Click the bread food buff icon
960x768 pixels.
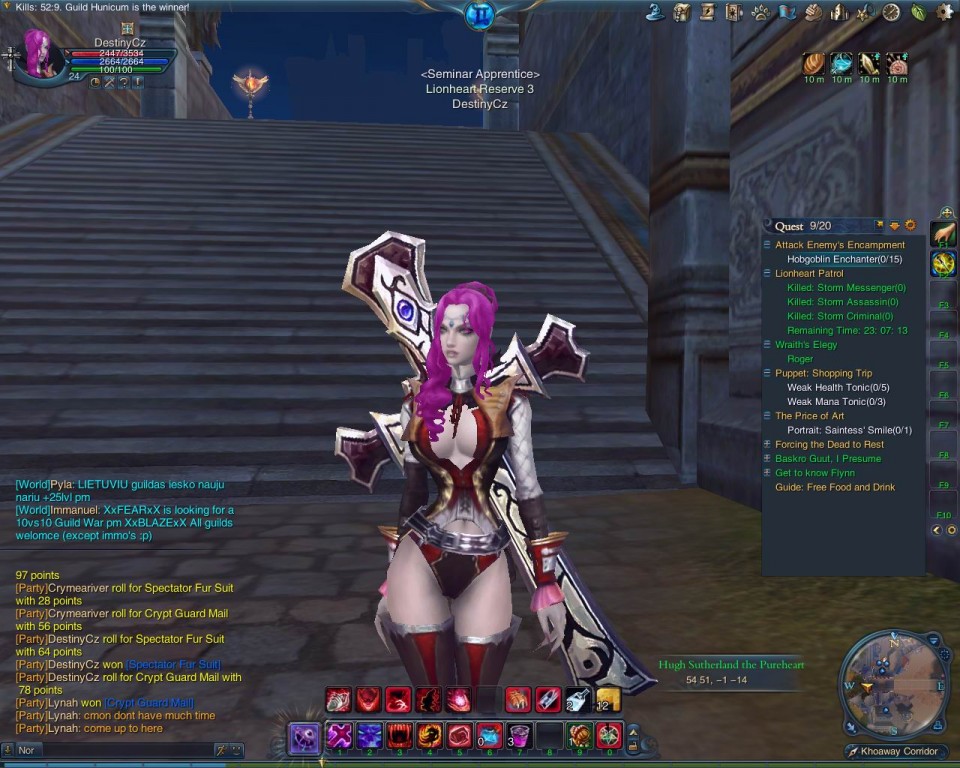(x=815, y=65)
